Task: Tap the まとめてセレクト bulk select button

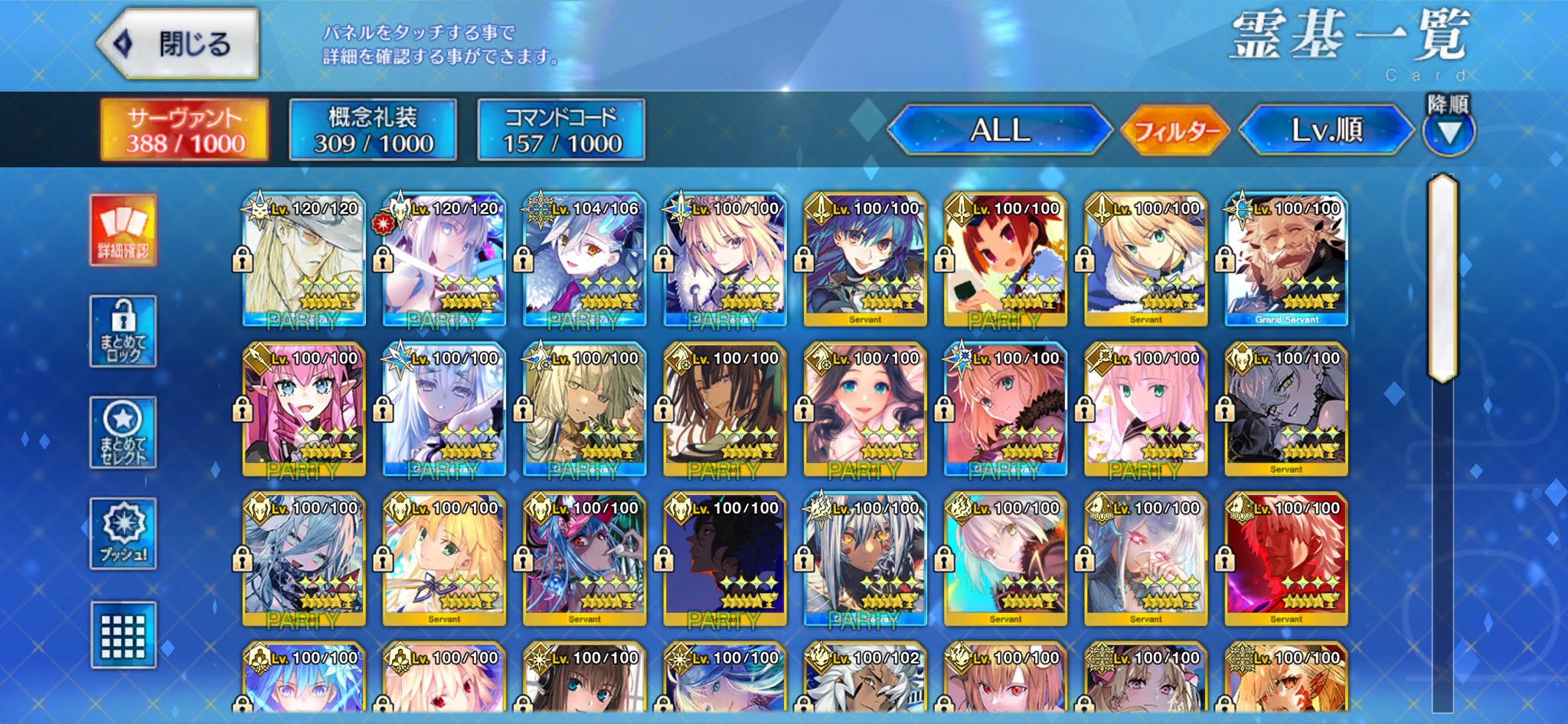Action: click(123, 433)
